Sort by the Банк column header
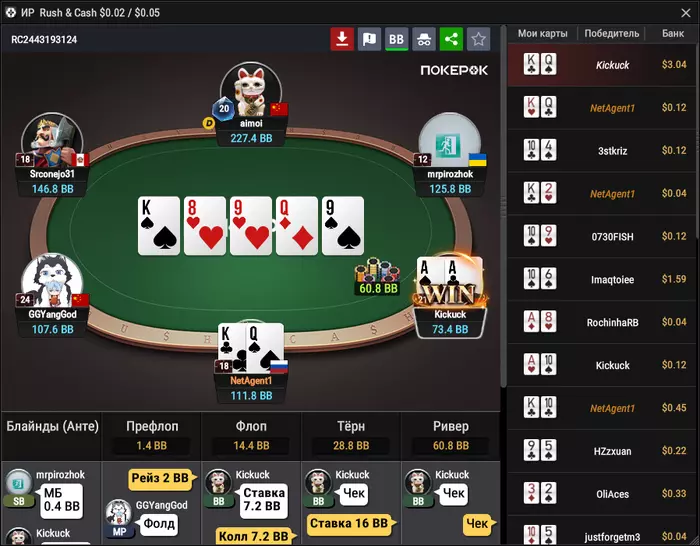This screenshot has width=700, height=546. tap(673, 33)
